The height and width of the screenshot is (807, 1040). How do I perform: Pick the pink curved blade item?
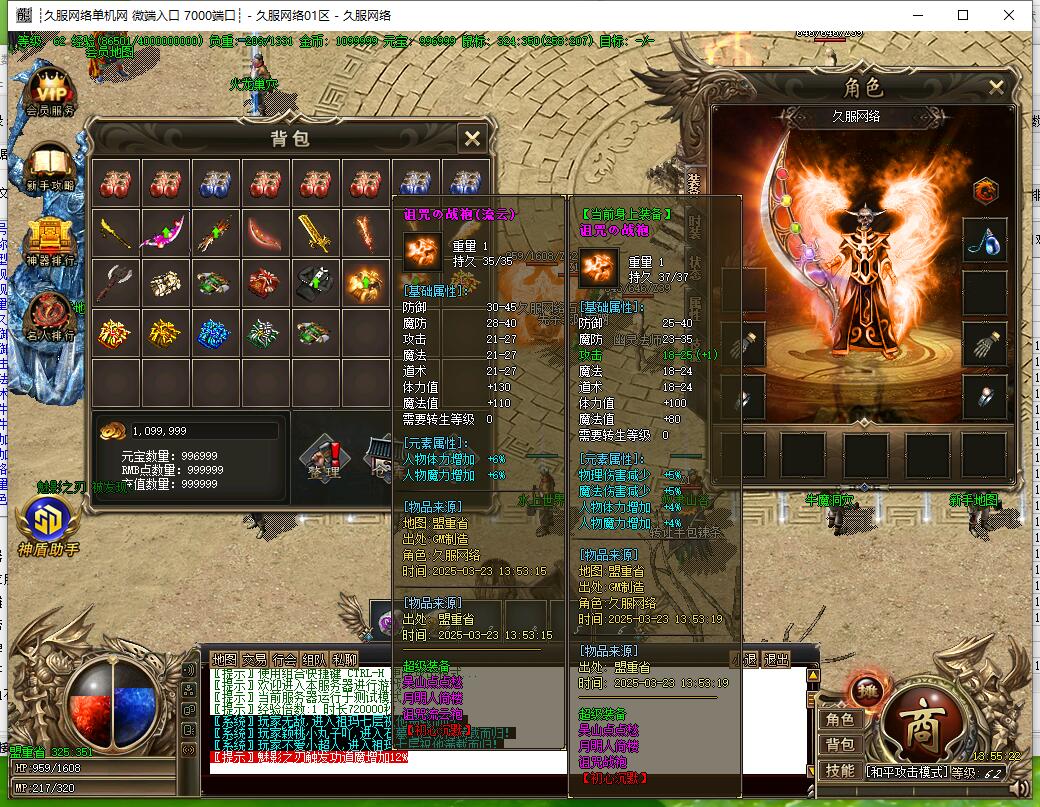coord(165,234)
